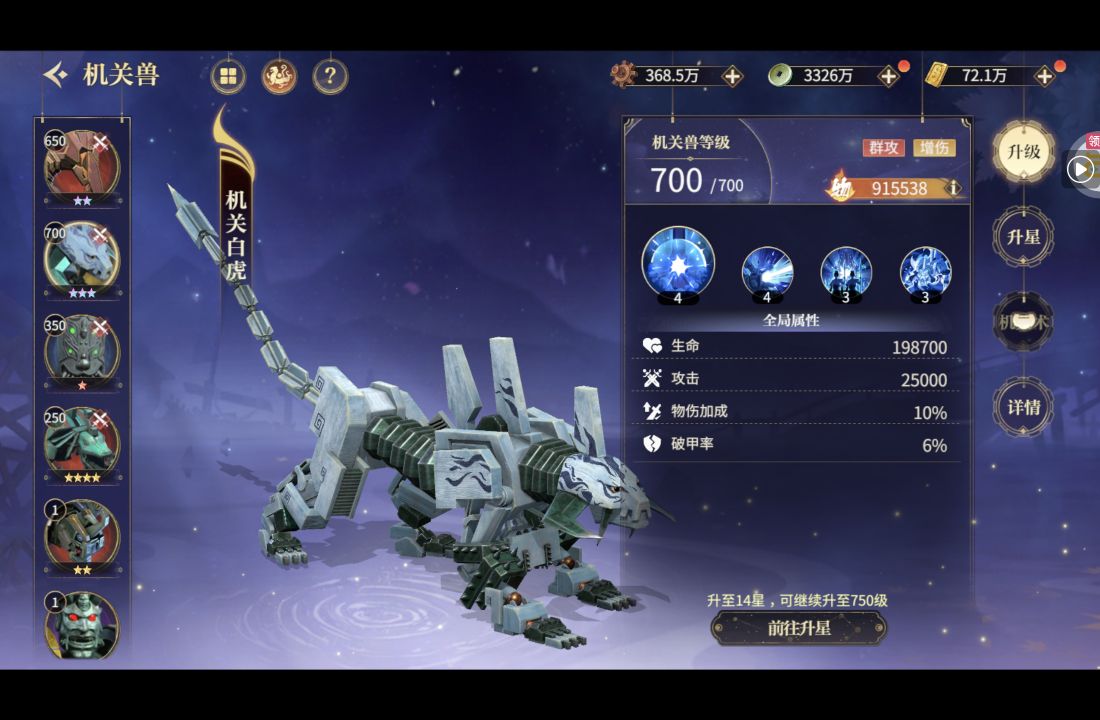Choose the red-eyed demon mask beast
Viewport: 1100px width, 720px height.
click(80, 625)
